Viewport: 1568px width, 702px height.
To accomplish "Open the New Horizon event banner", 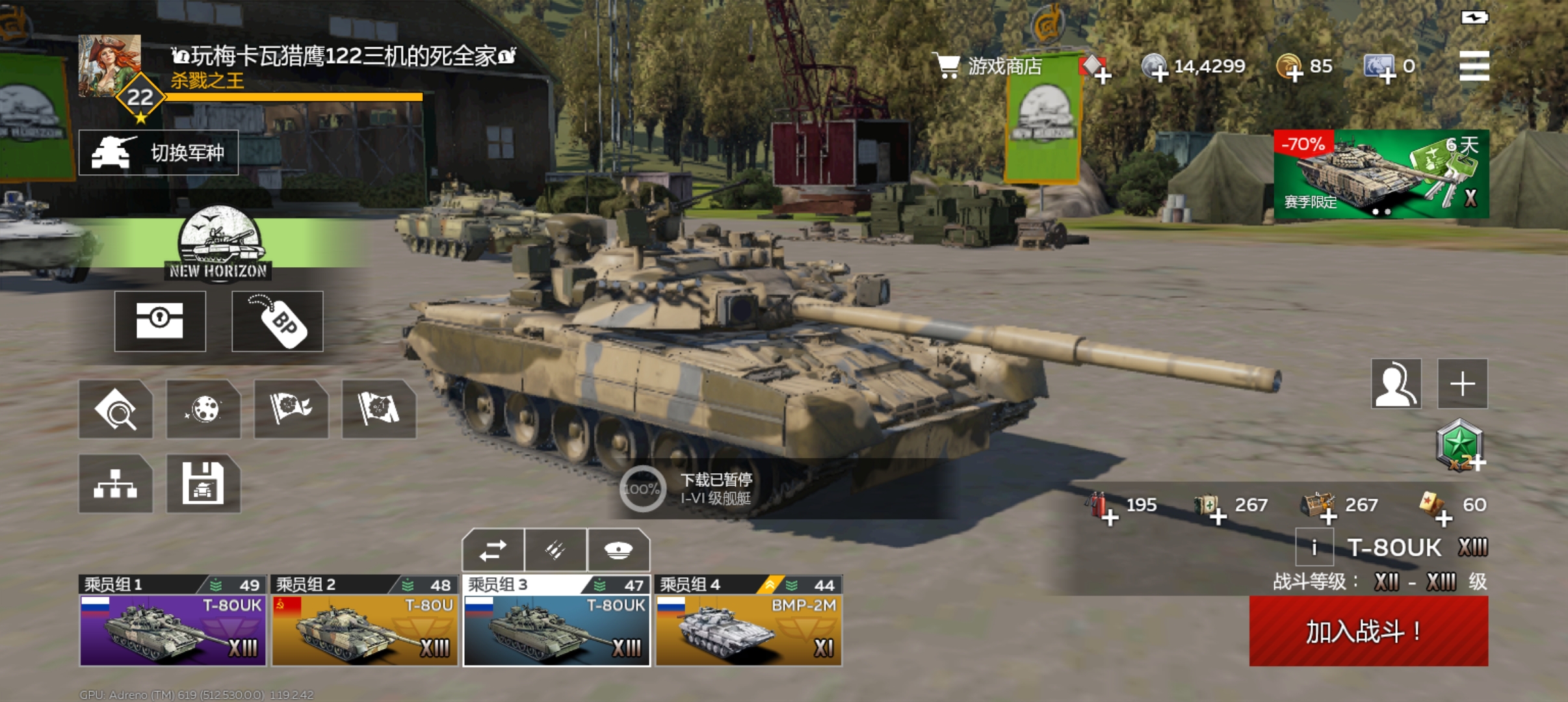I will (219, 244).
